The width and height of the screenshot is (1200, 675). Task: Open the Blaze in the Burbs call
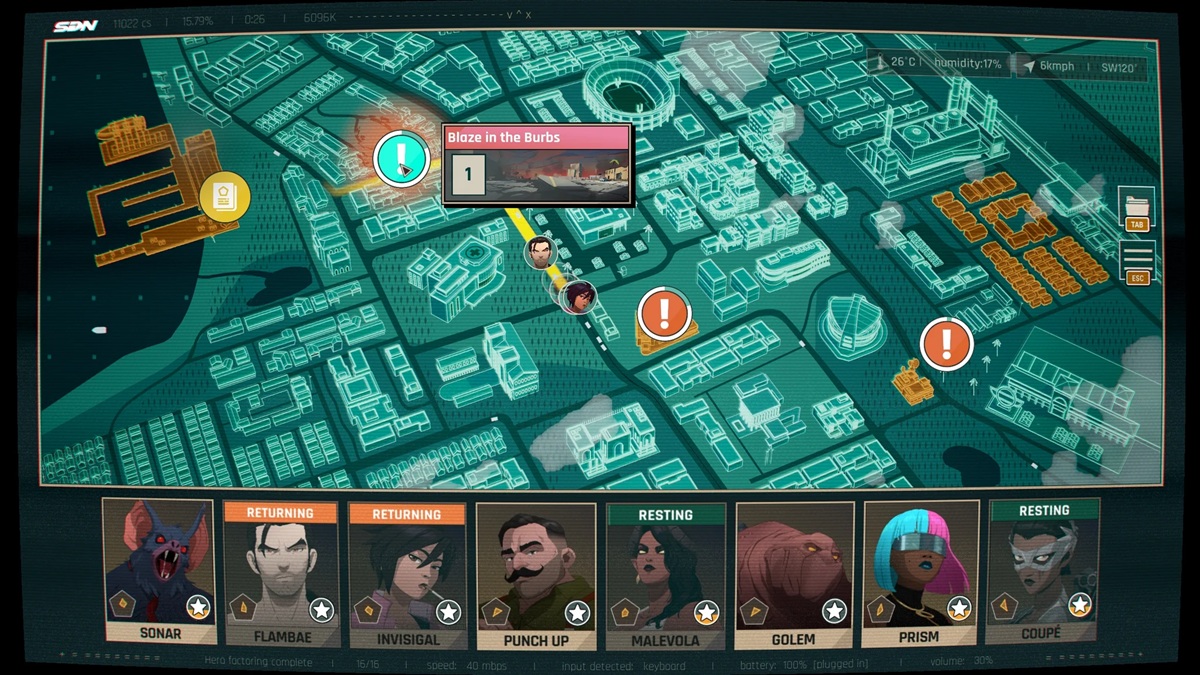click(537, 165)
